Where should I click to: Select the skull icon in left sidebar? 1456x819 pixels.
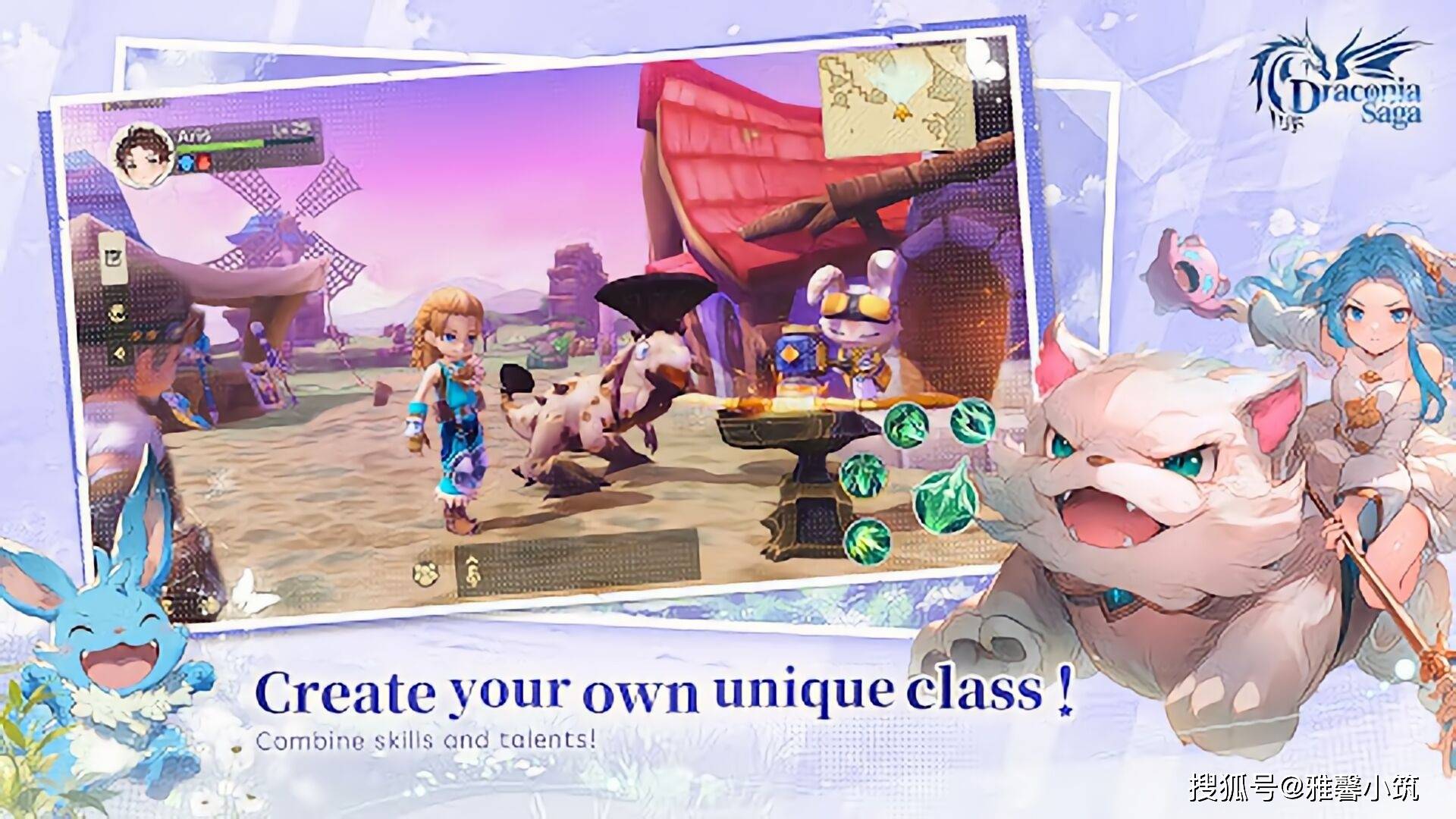point(117,313)
